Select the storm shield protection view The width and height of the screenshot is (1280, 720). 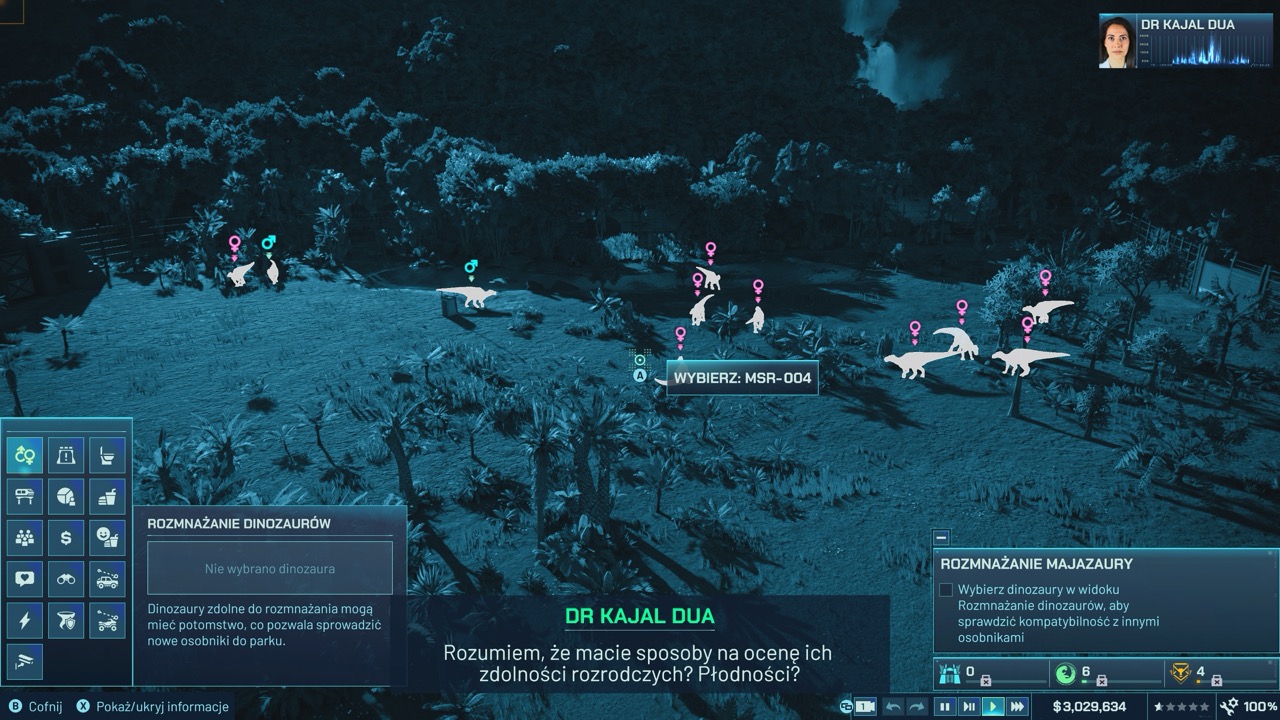coord(66,620)
